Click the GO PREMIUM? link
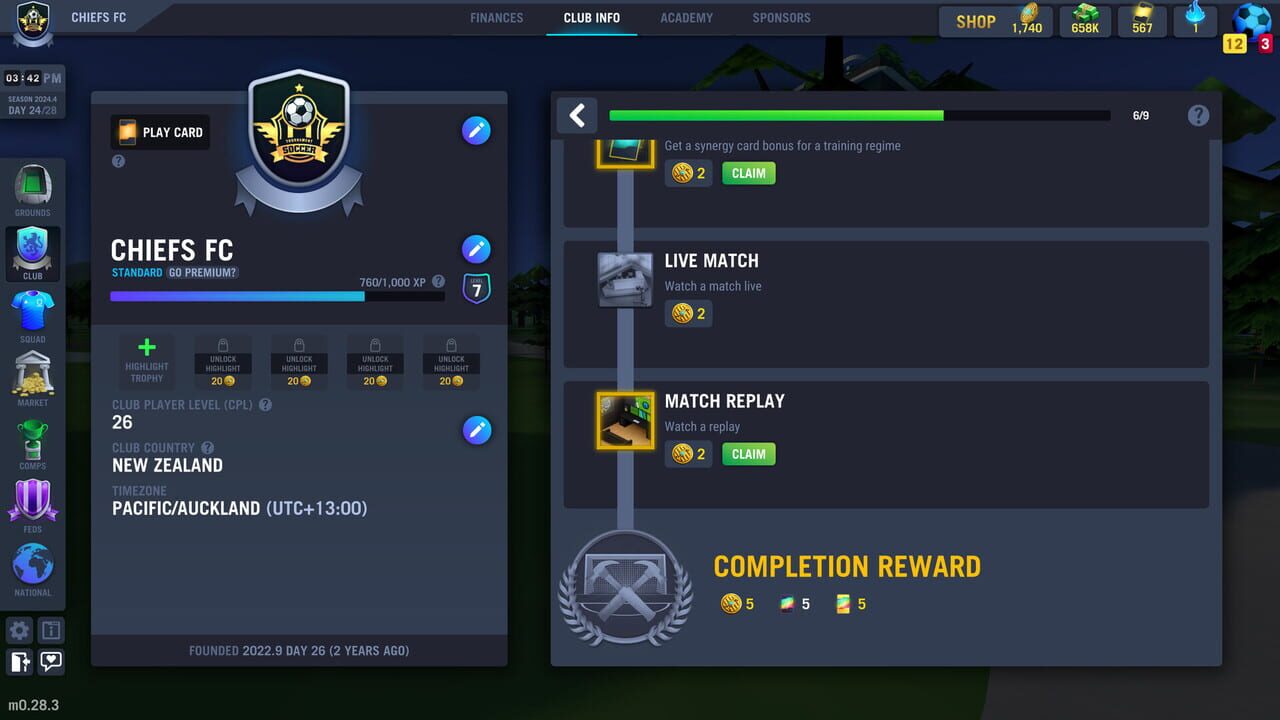1280x720 pixels. pyautogui.click(x=203, y=272)
